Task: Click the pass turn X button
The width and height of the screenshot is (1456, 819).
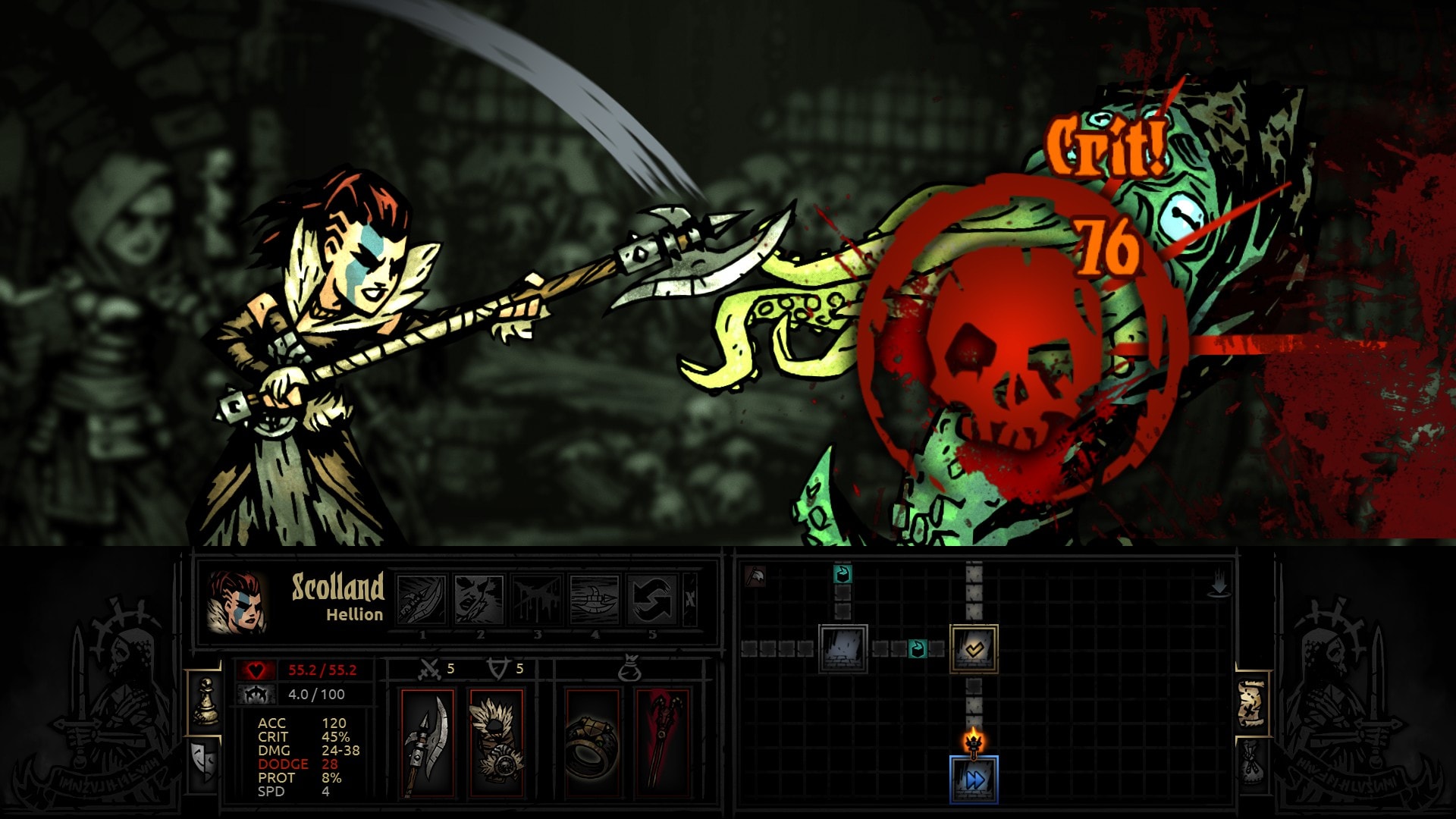Action: click(x=690, y=599)
